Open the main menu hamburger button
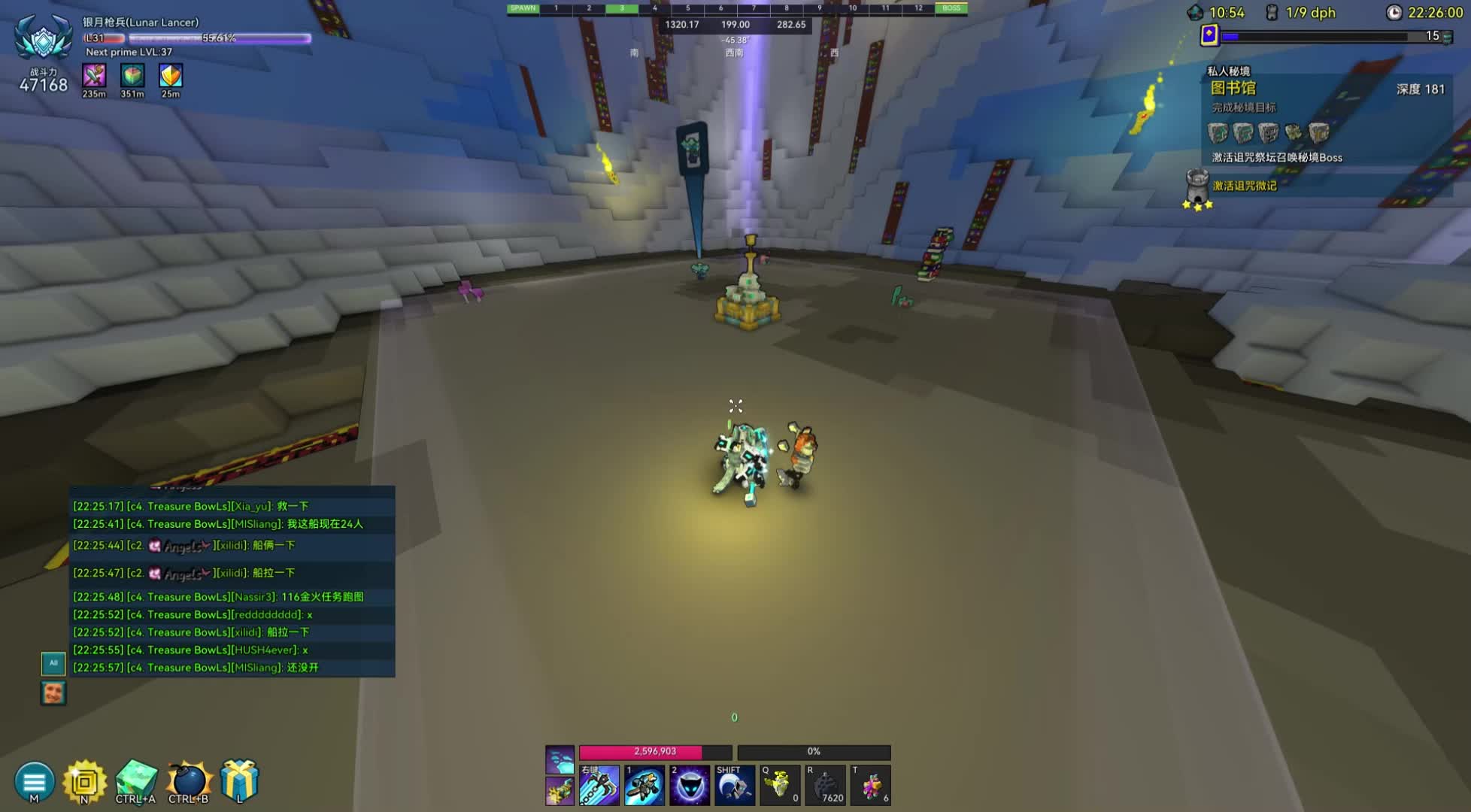 [34, 781]
